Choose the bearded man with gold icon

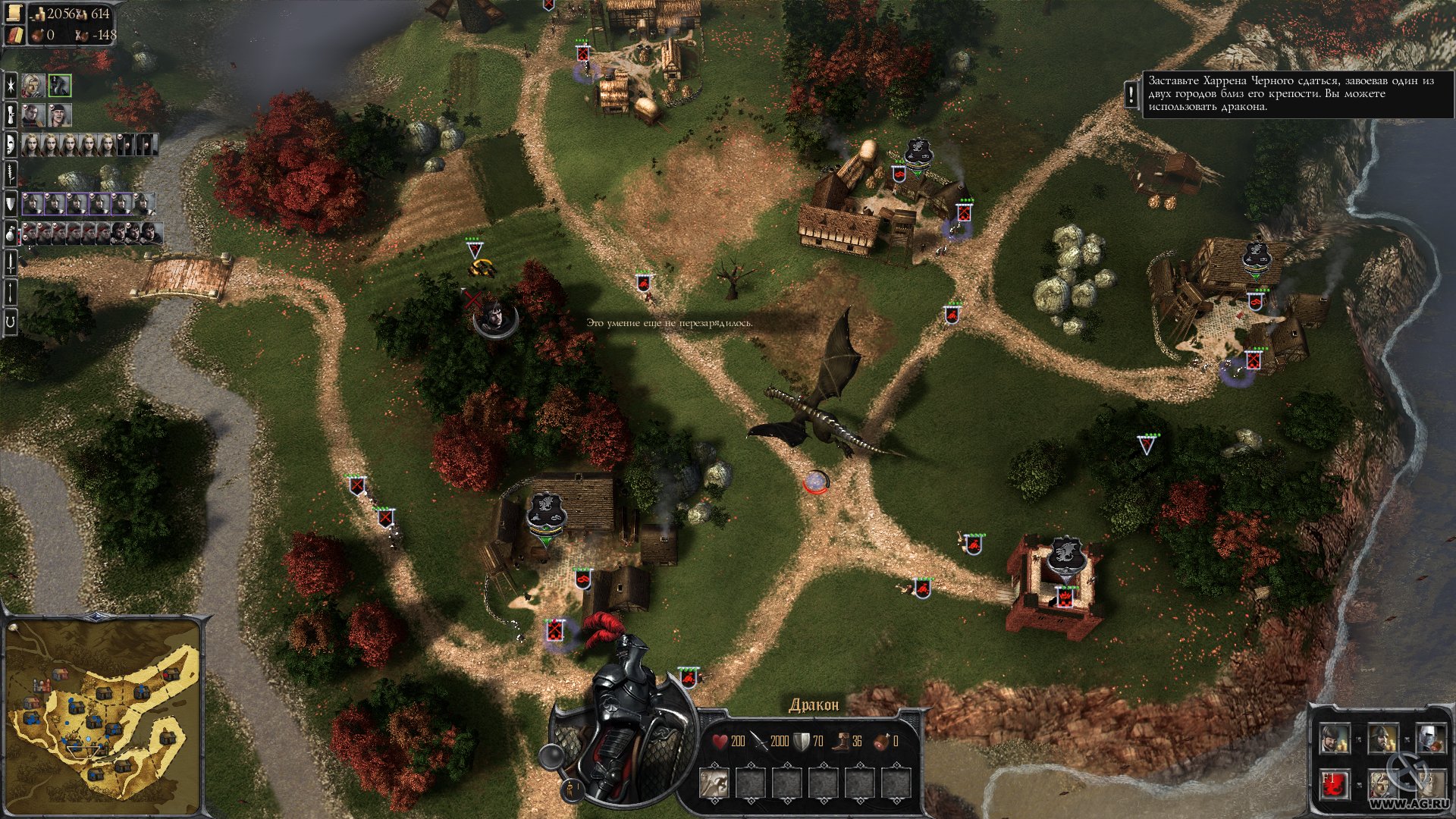click(1333, 737)
